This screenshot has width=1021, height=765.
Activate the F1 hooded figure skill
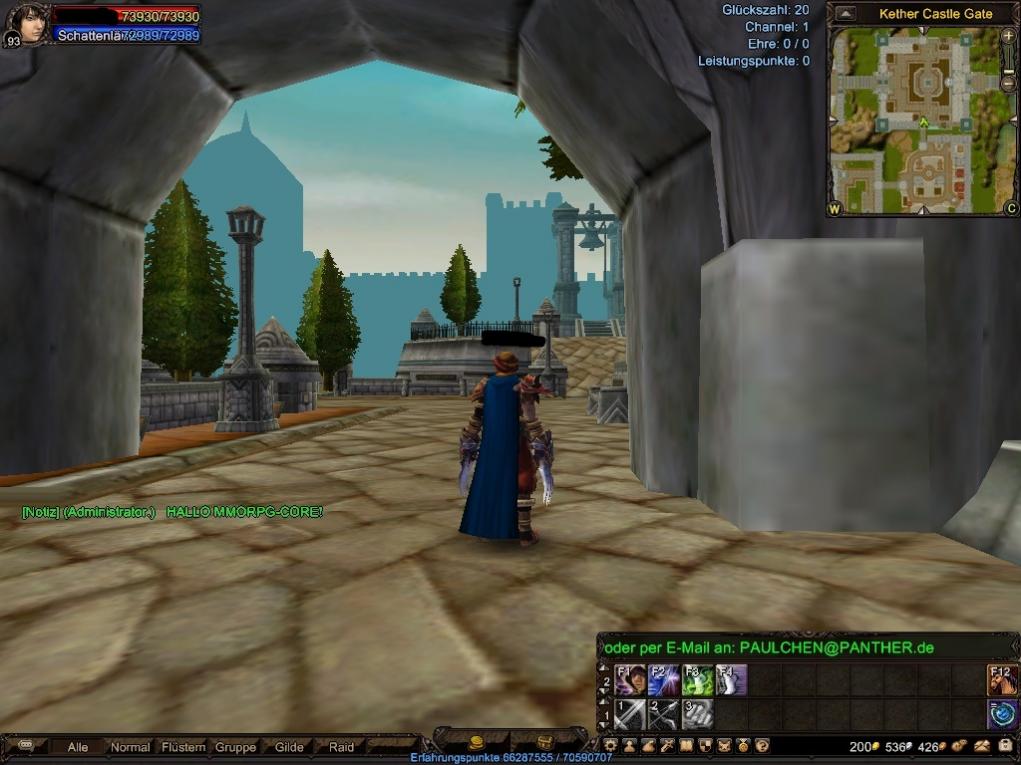630,680
